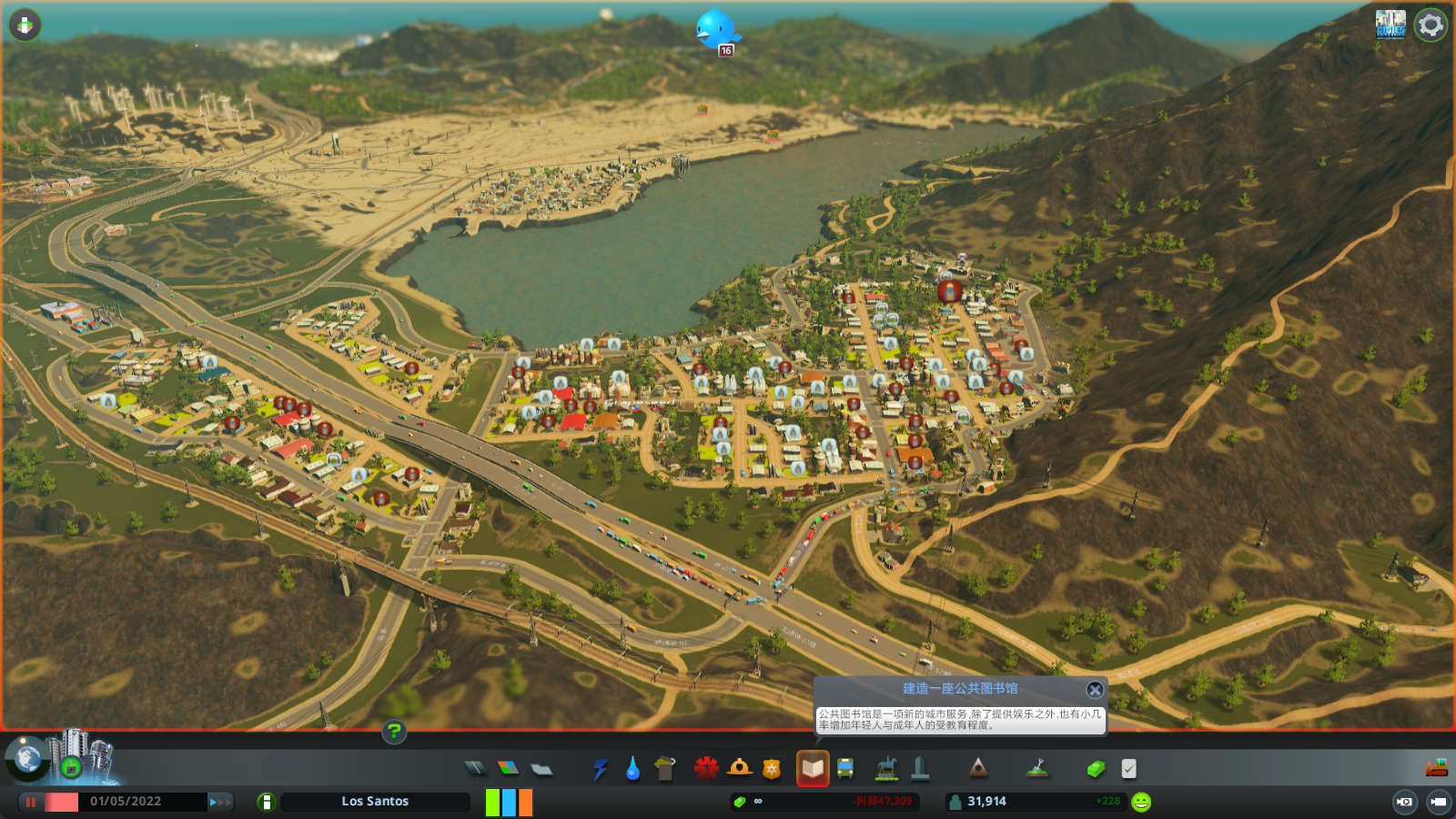This screenshot has width=1456, height=819.
Task: Open the fire department helmet menu
Action: tap(739, 769)
